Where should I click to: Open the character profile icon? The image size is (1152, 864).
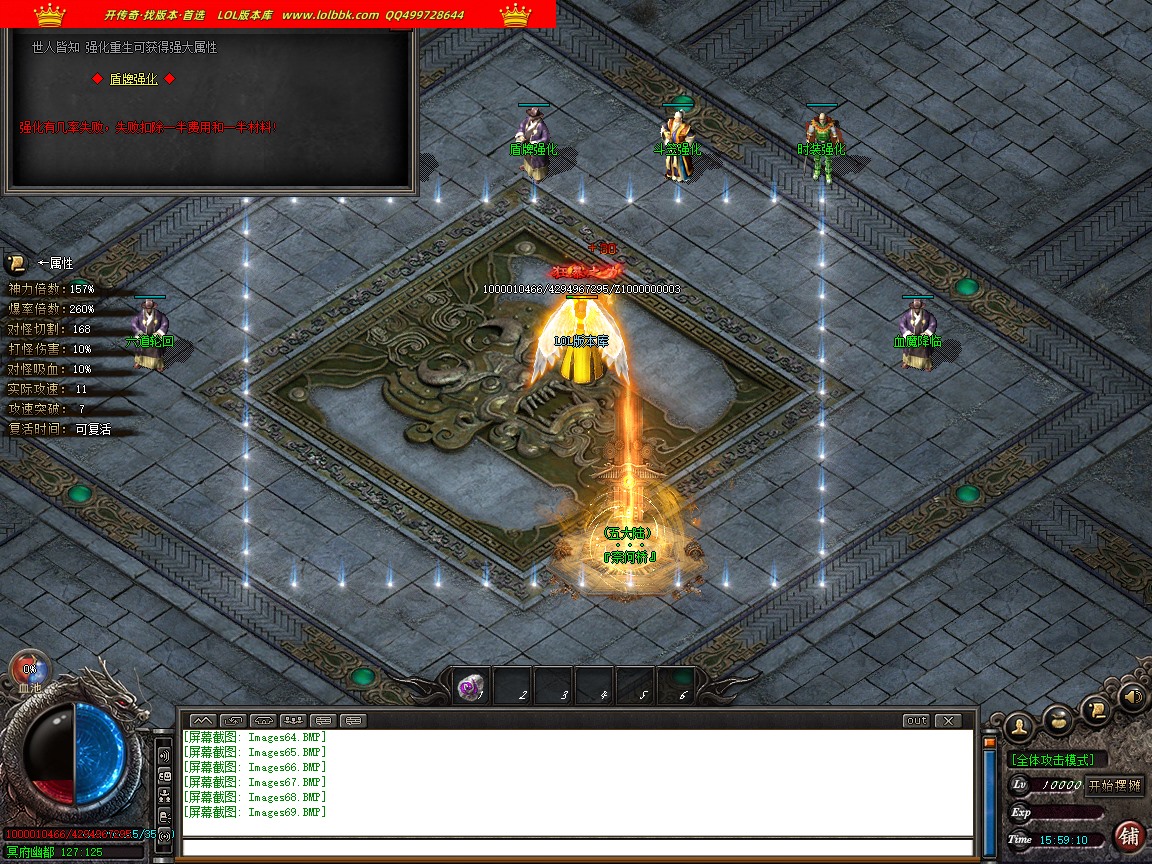(x=1019, y=724)
